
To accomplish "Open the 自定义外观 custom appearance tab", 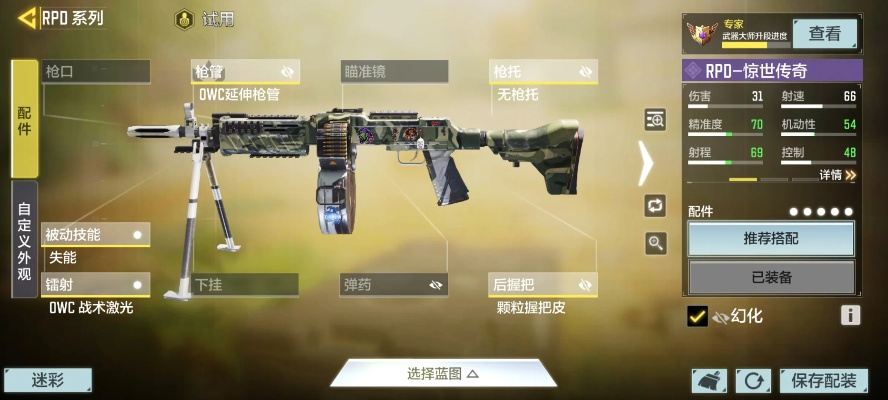I will (25, 238).
